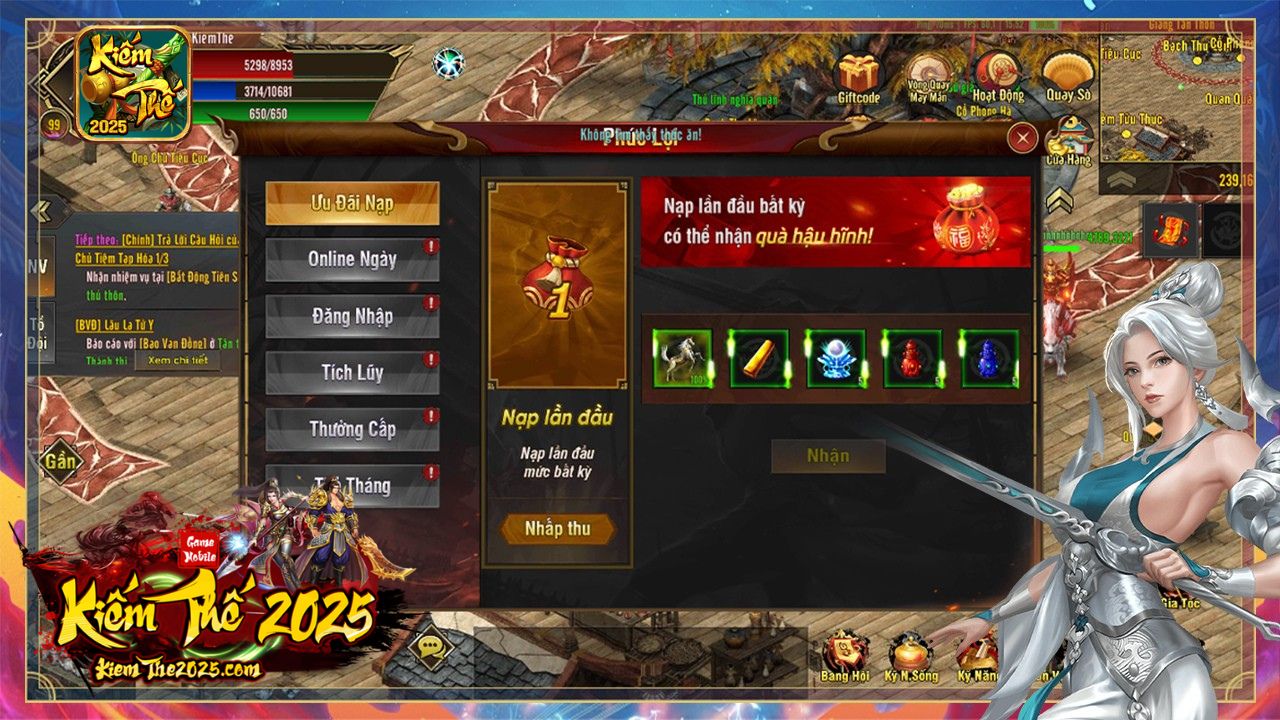This screenshot has width=1280, height=720.
Task: Switch to the Online Ngày tab
Action: pos(352,260)
